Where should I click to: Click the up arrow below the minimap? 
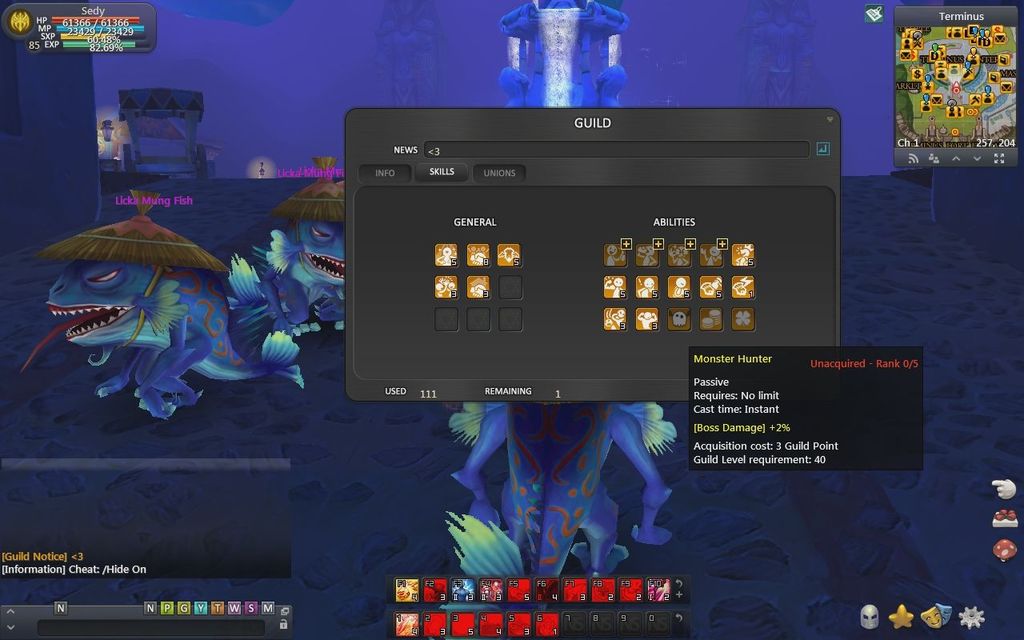[956, 158]
